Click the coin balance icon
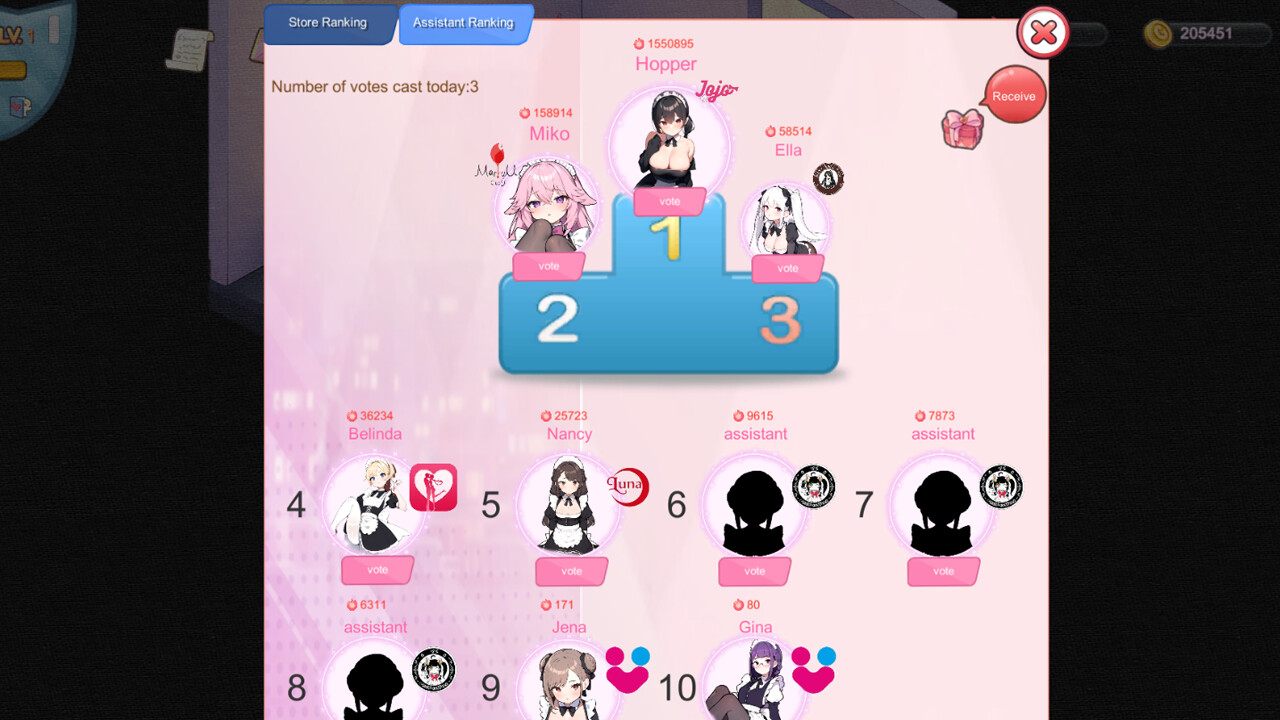The height and width of the screenshot is (720, 1280). 1160,33
